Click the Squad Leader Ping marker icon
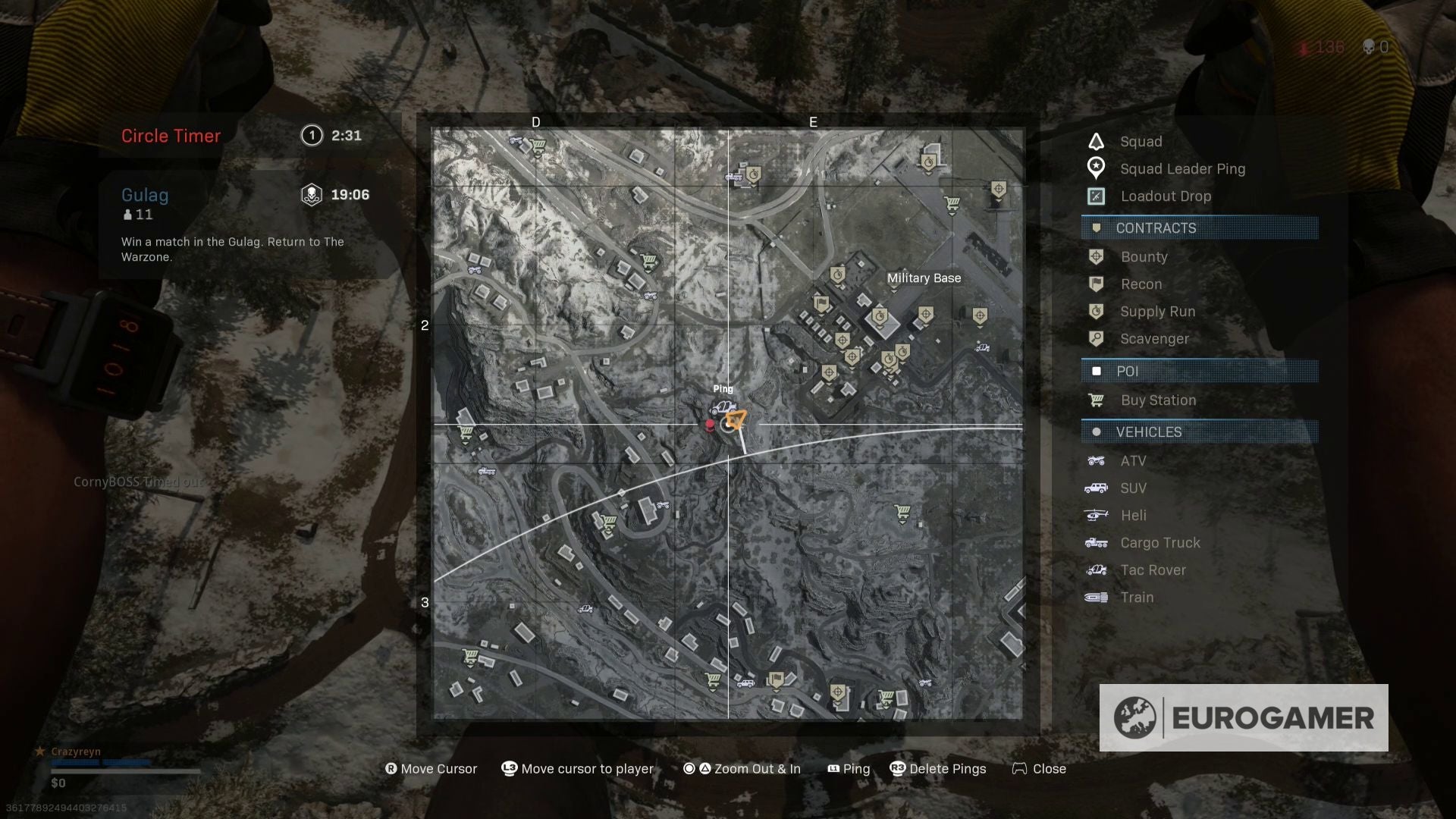1456x819 pixels. [1097, 168]
